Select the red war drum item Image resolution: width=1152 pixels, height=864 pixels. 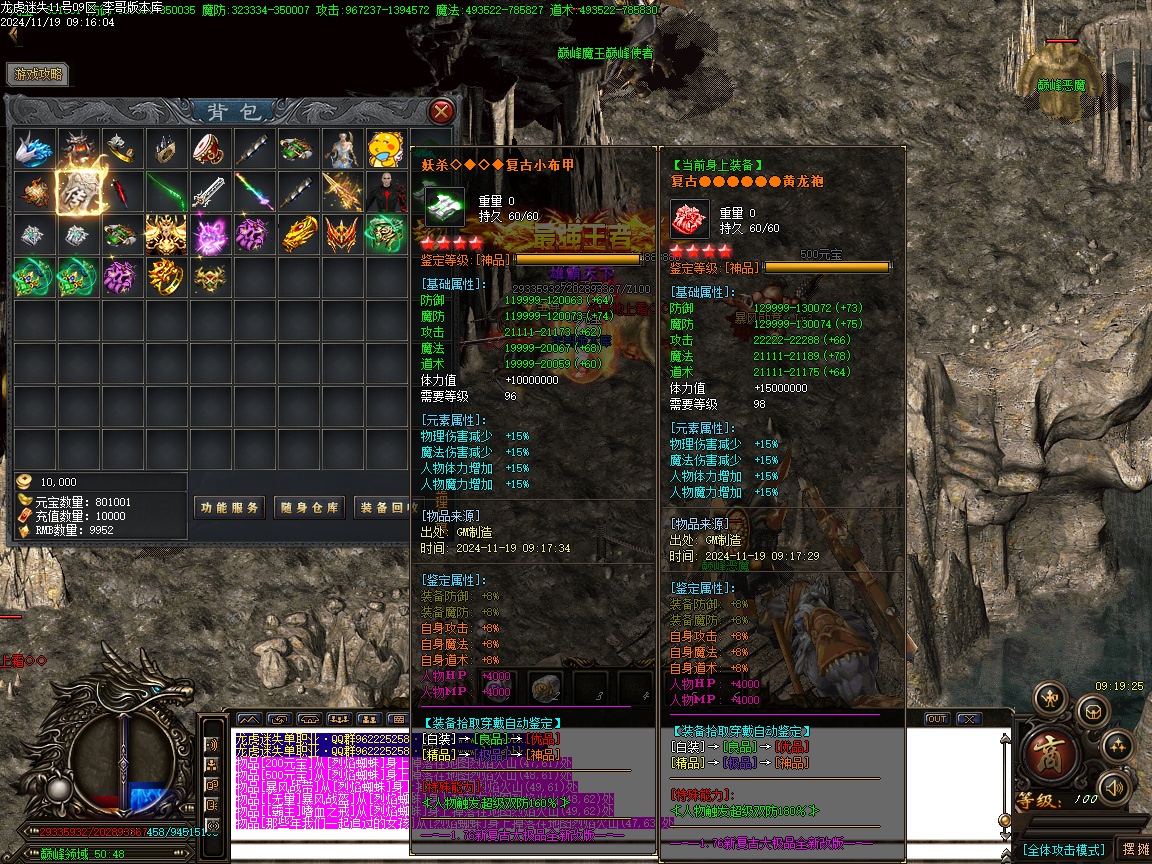click(x=210, y=148)
